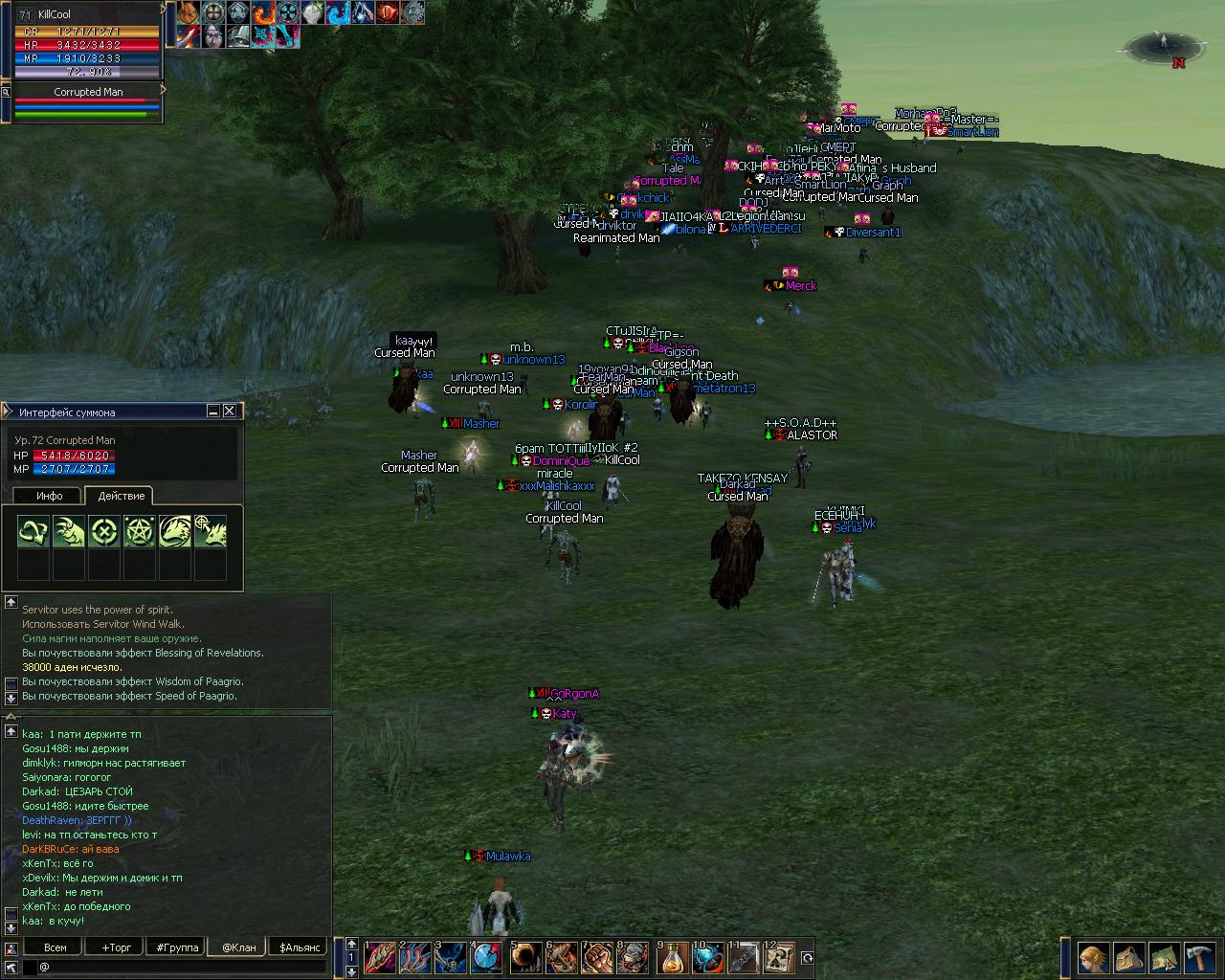This screenshot has height=980, width=1225.
Task: Select the Действие tab
Action: click(122, 496)
